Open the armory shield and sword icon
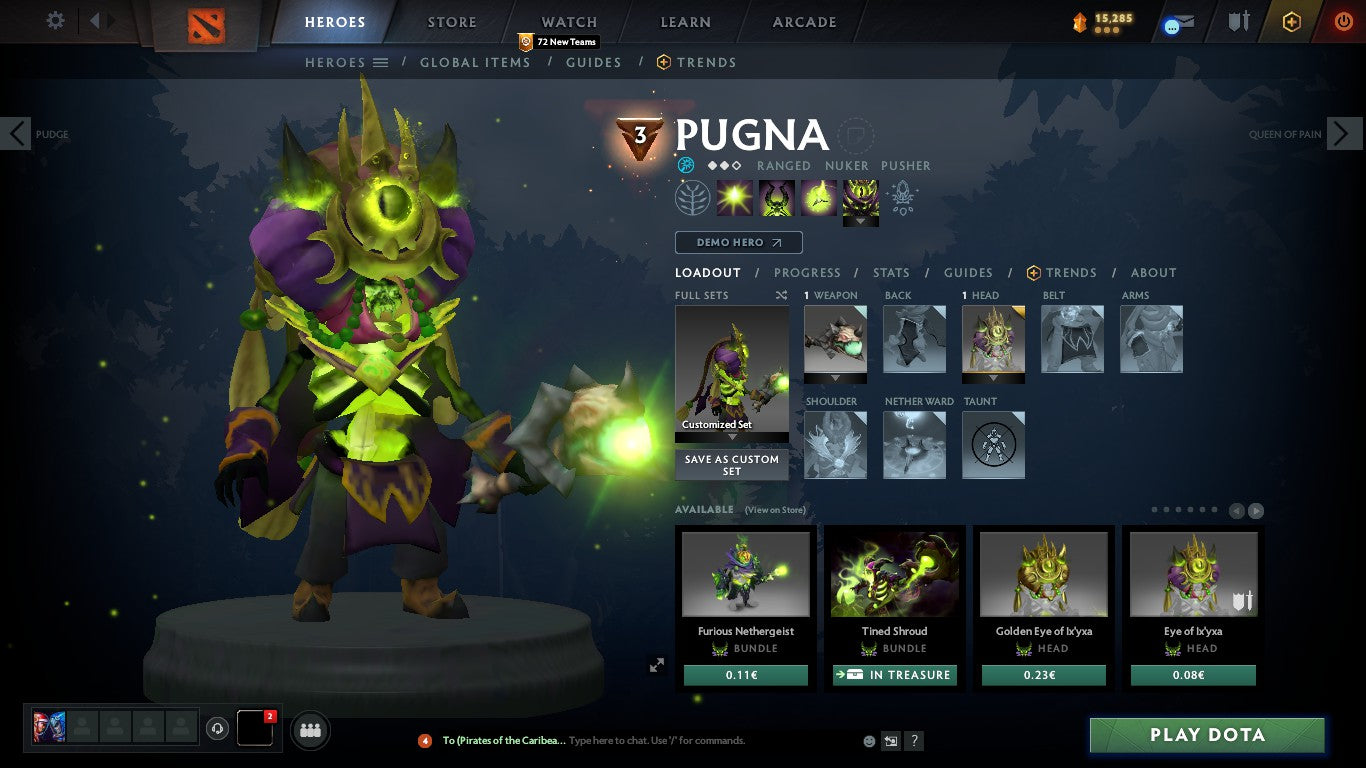The height and width of the screenshot is (768, 1366). [x=1240, y=22]
